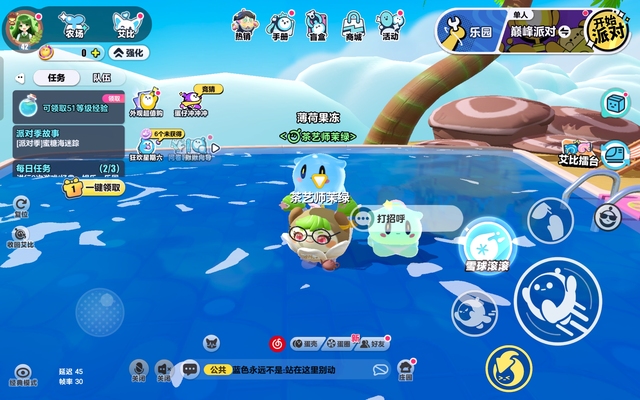Open the 手册 handbook icon

click(282, 24)
